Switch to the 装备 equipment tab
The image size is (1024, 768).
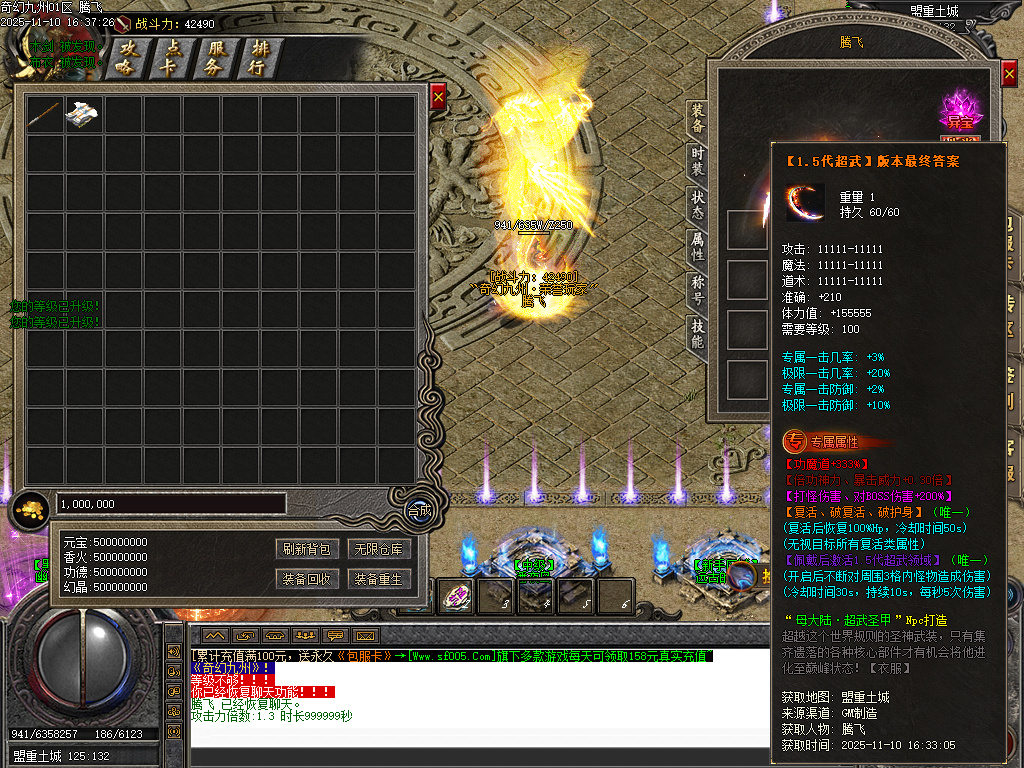point(697,118)
